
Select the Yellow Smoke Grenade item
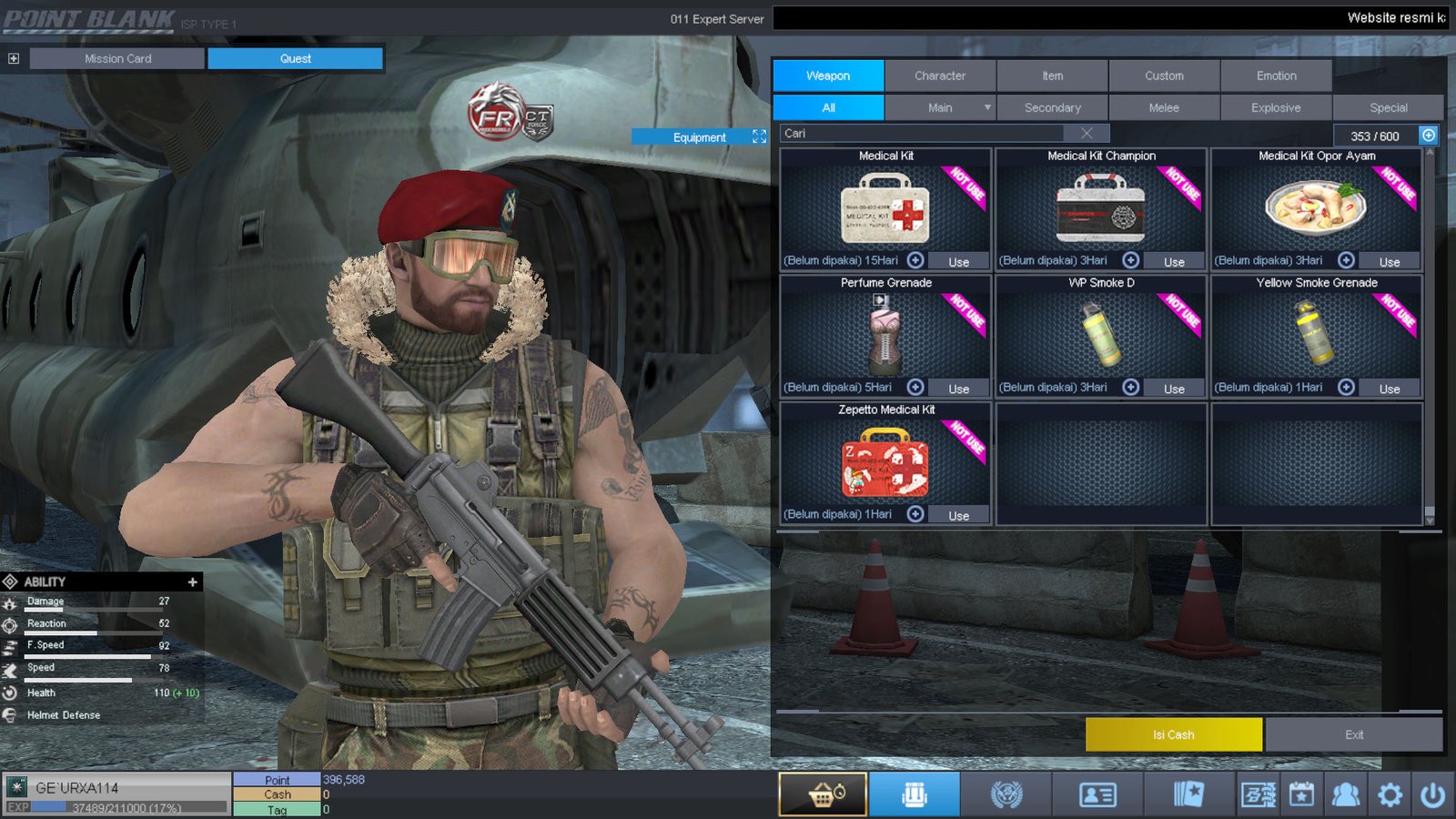click(x=1316, y=332)
